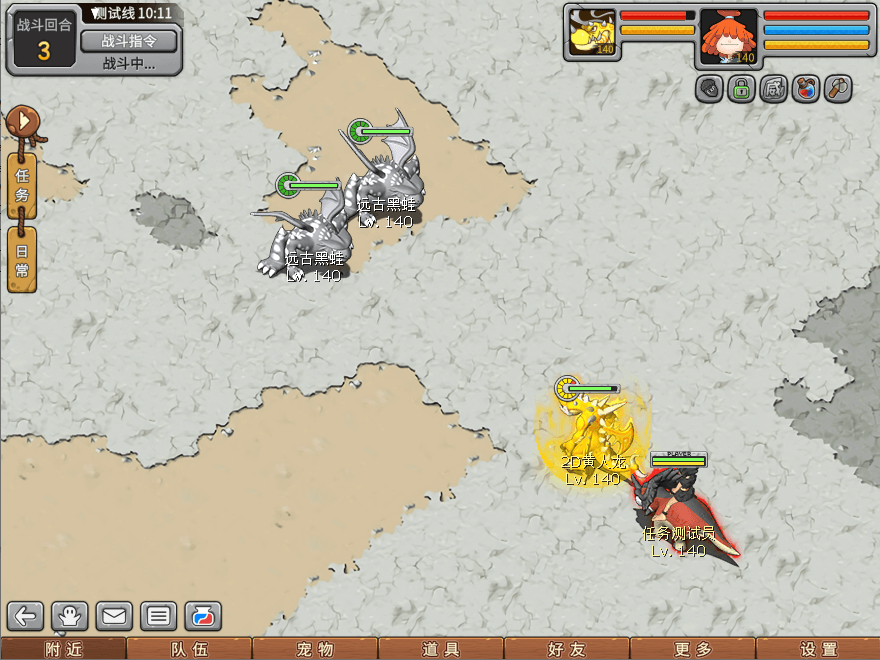Open the 战斗指令 battle command button
This screenshot has width=880, height=660.
pos(128,41)
